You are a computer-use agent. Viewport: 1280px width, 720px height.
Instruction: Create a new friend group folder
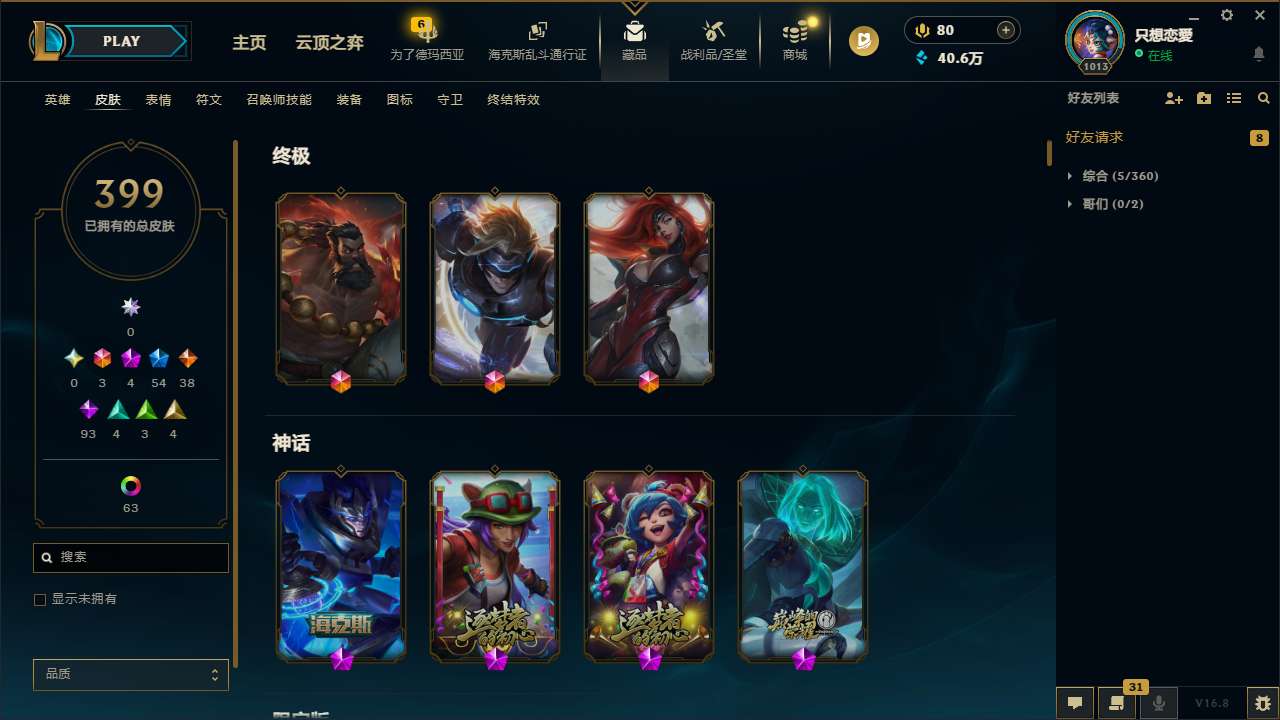[x=1203, y=98]
